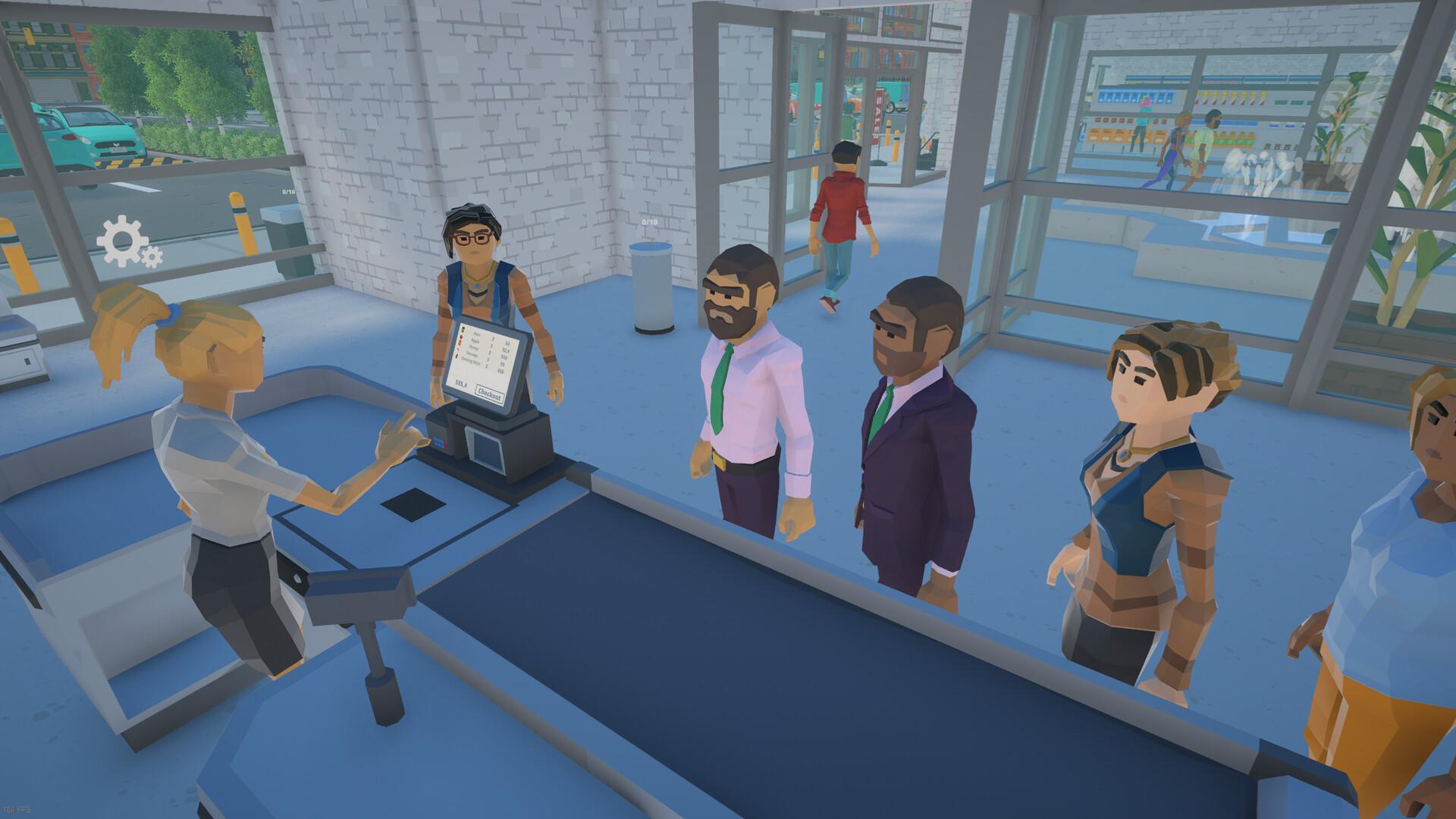Select the Honey jar icon on the register

(460, 344)
